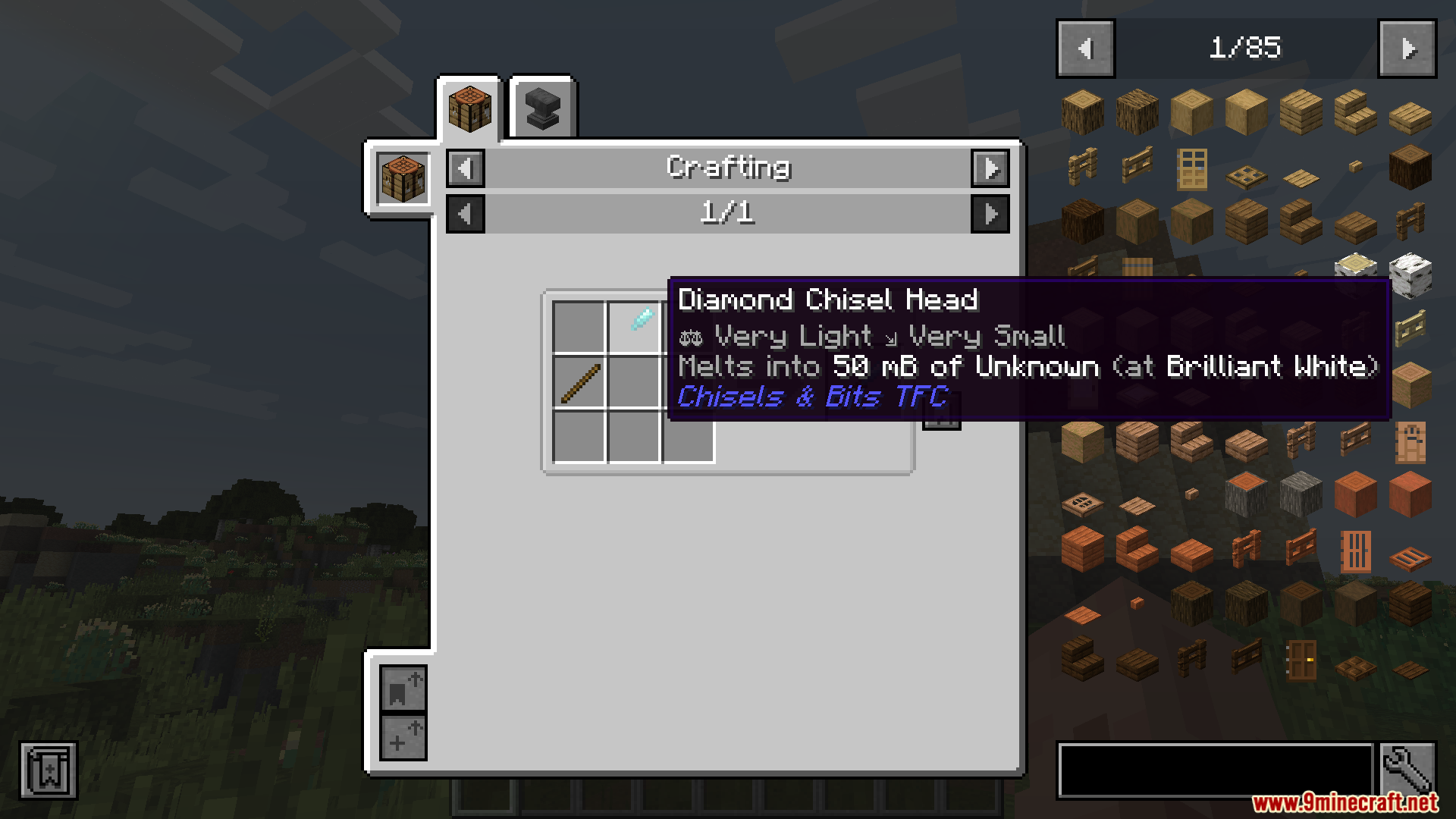
Task: Select the stick ingredient slot
Action: [x=580, y=382]
